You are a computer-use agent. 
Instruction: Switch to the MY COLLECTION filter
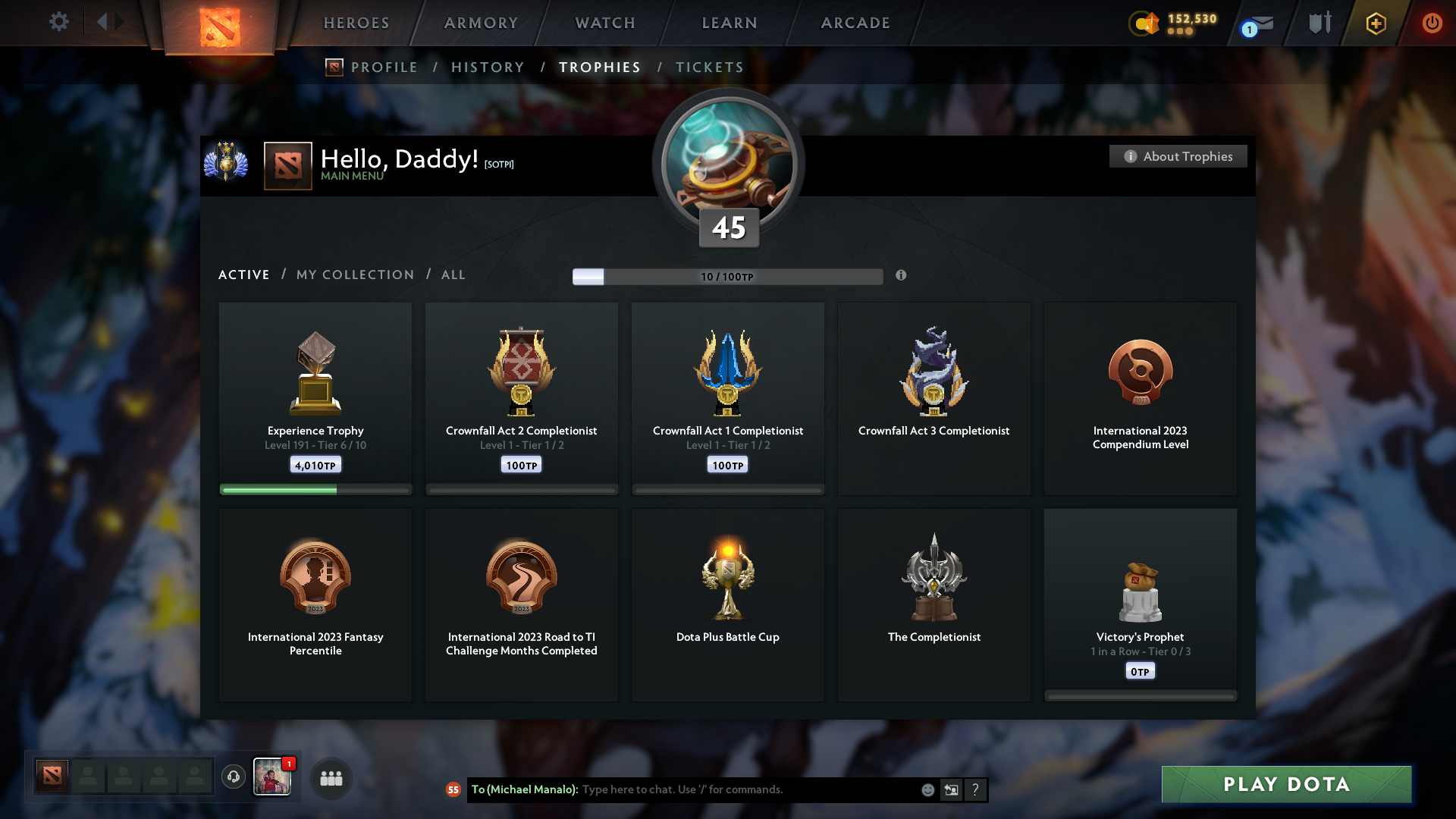coord(354,275)
